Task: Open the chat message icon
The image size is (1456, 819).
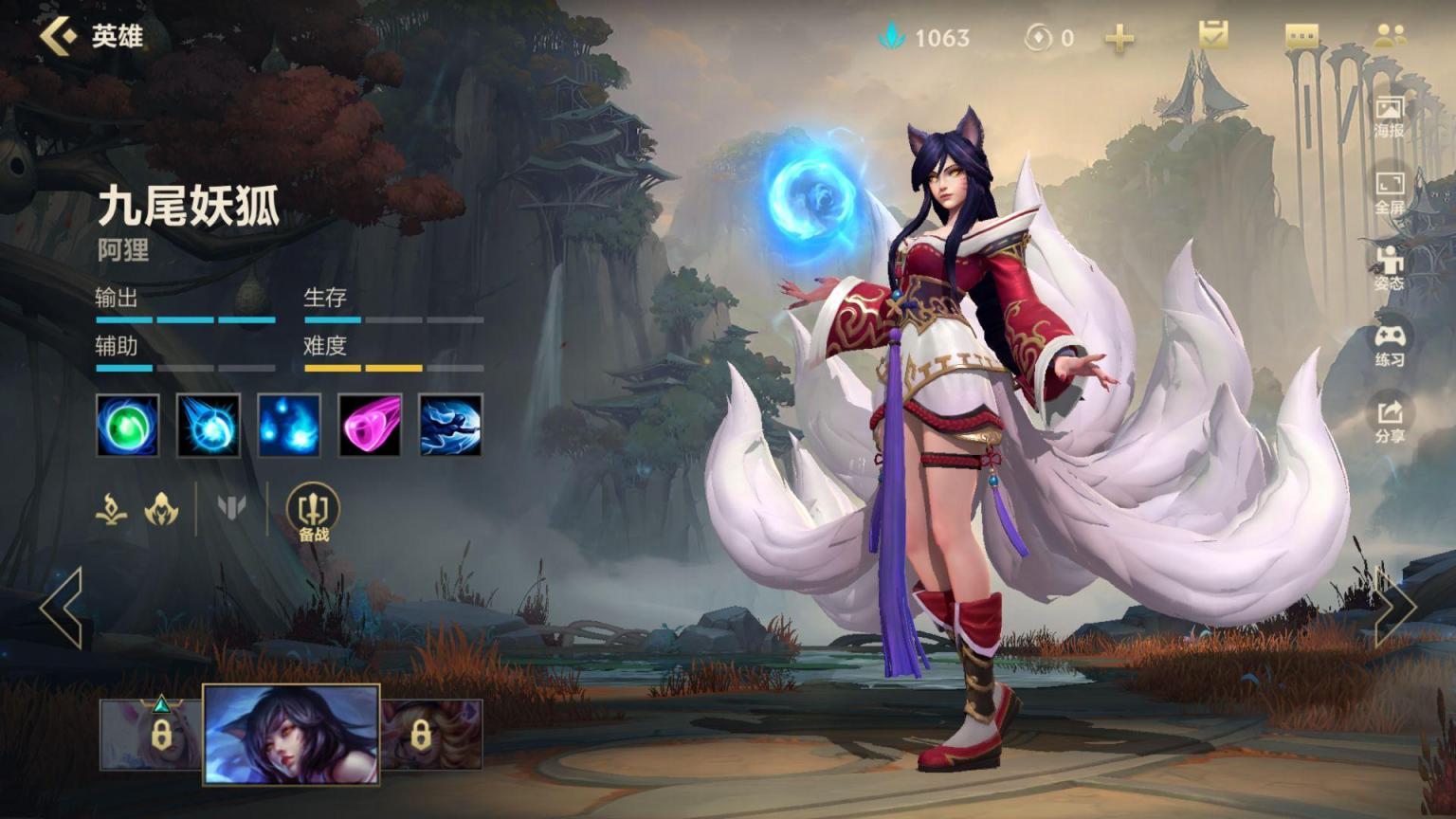Action: [1301, 37]
